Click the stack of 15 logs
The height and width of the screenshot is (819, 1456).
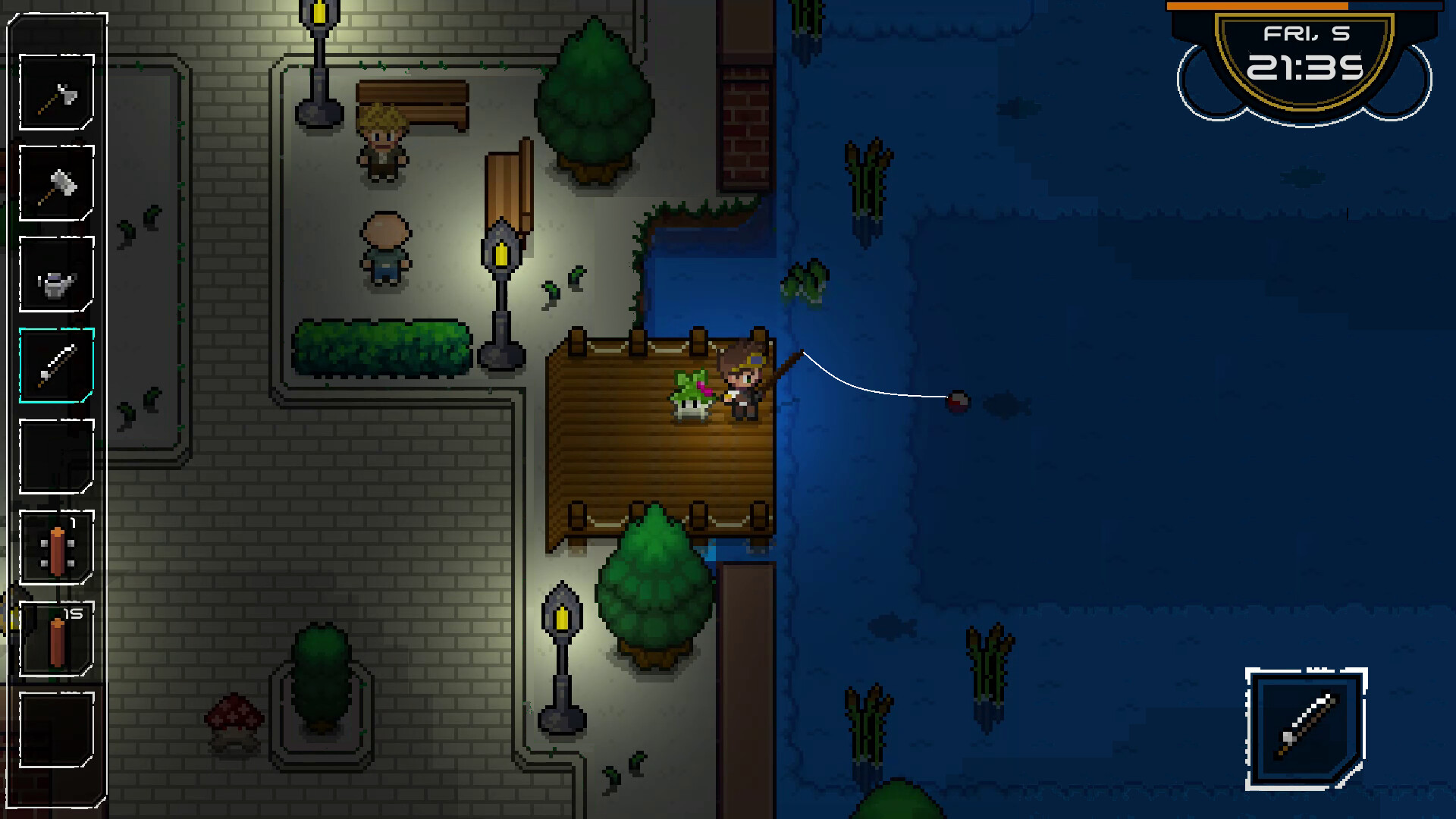(x=56, y=637)
